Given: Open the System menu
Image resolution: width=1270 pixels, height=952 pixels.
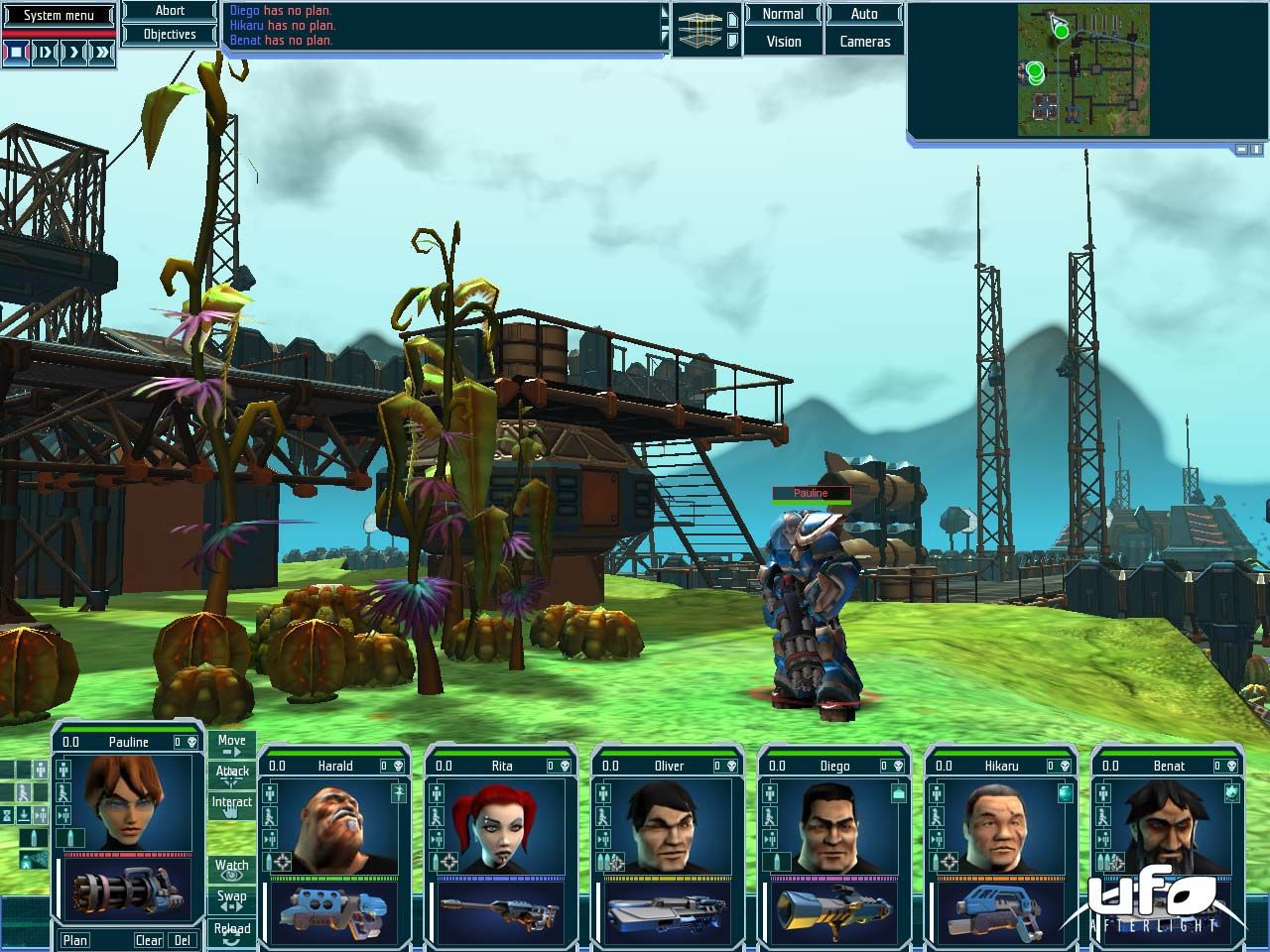Looking at the screenshot, I should [x=59, y=15].
